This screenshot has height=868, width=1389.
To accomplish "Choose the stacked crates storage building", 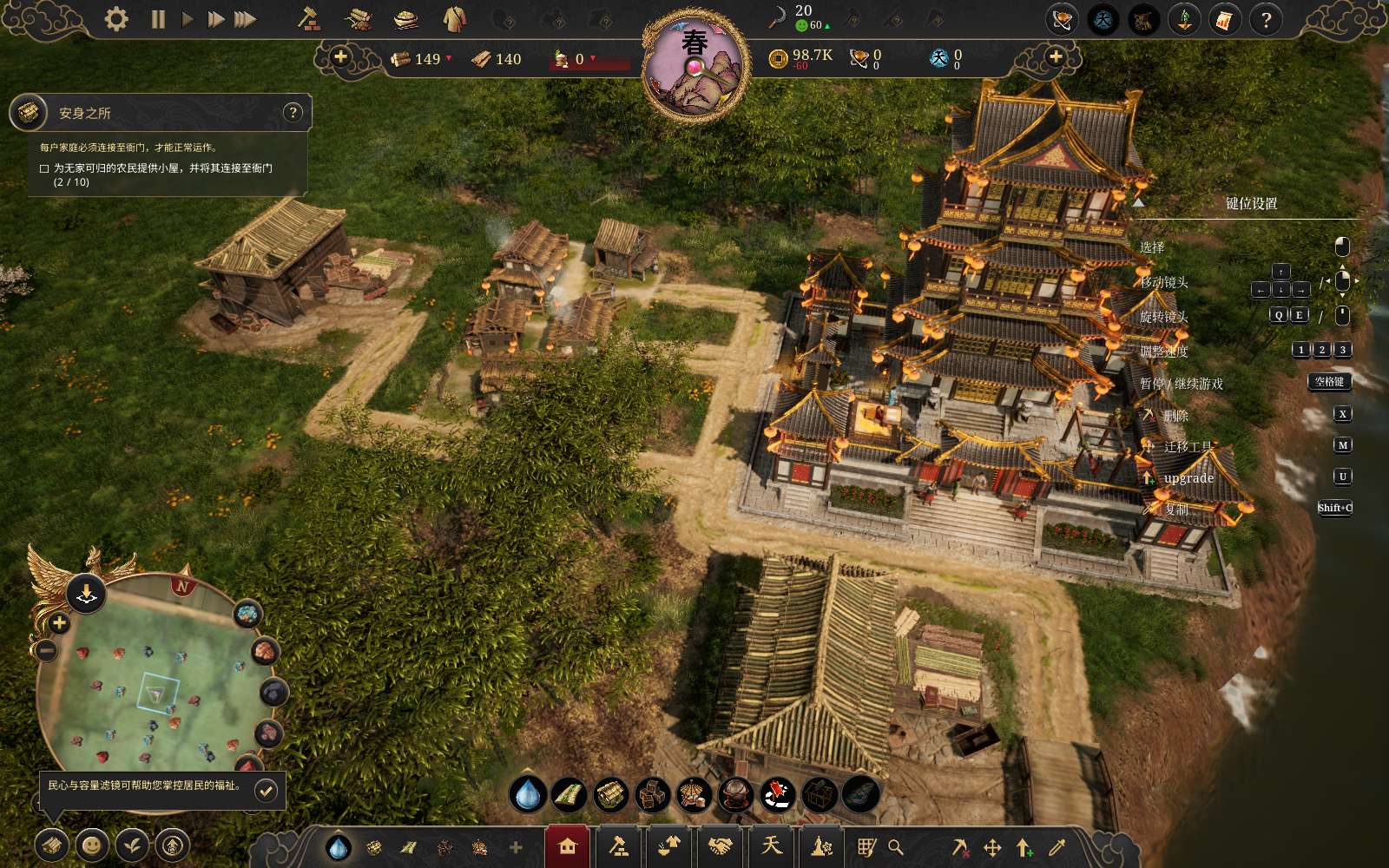I will click(652, 793).
